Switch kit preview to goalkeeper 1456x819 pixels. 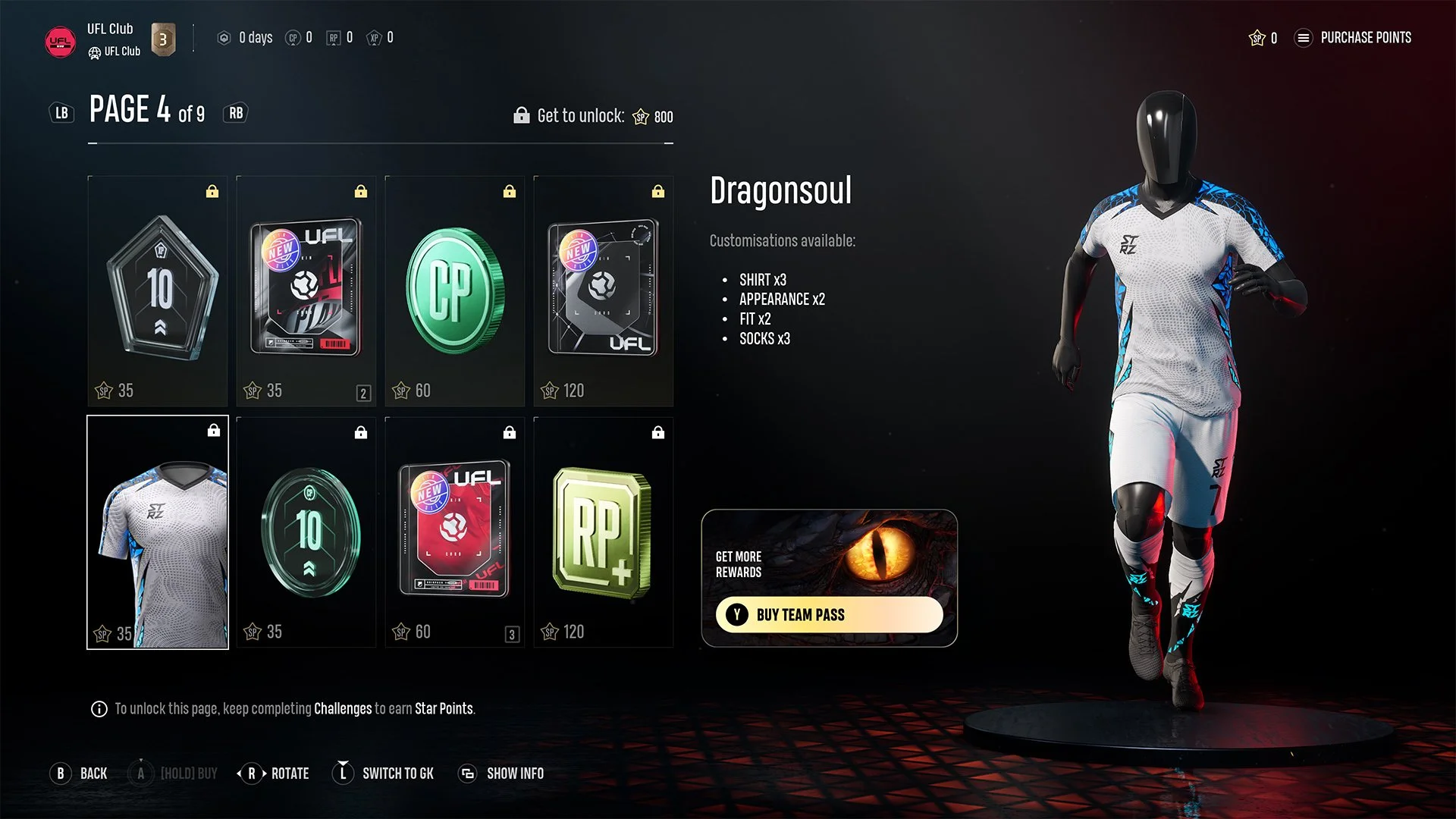click(x=384, y=773)
